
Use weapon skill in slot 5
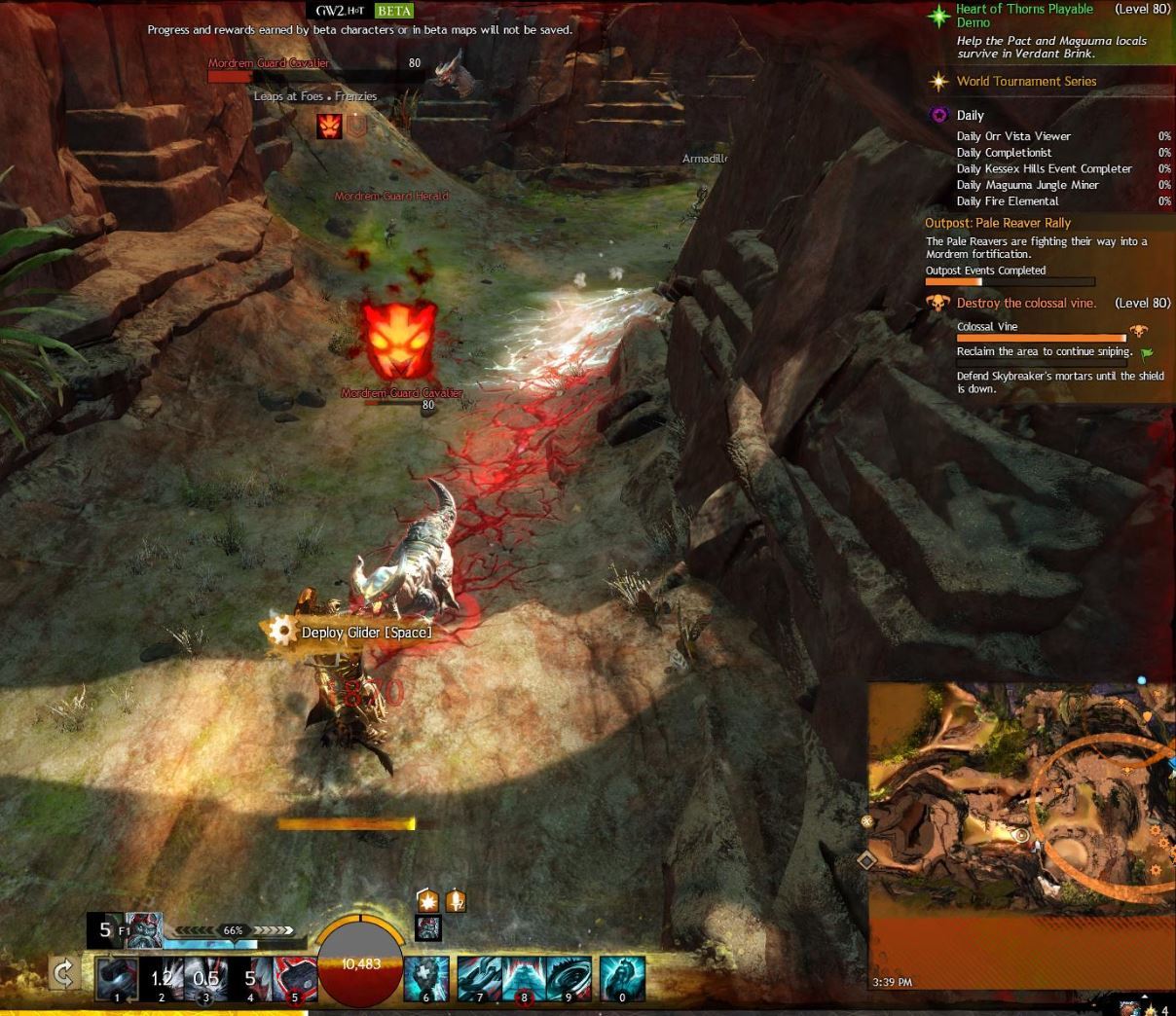click(295, 977)
